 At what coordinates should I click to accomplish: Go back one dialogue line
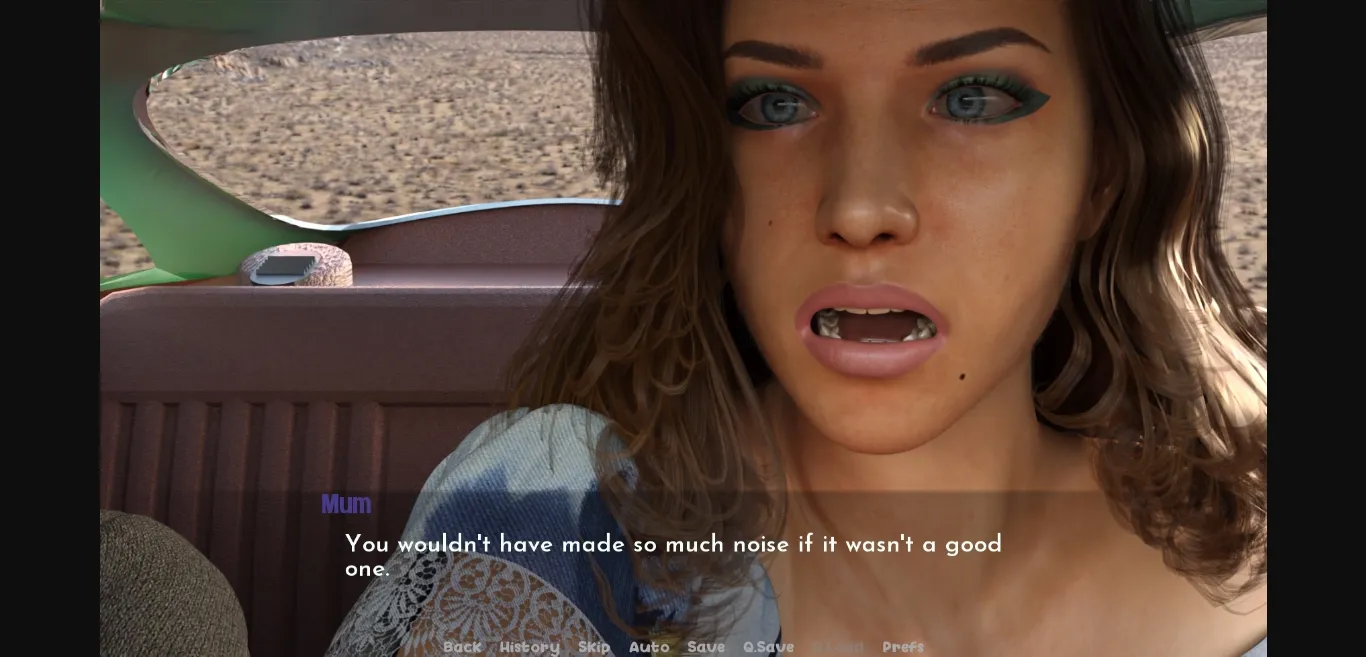[462, 647]
